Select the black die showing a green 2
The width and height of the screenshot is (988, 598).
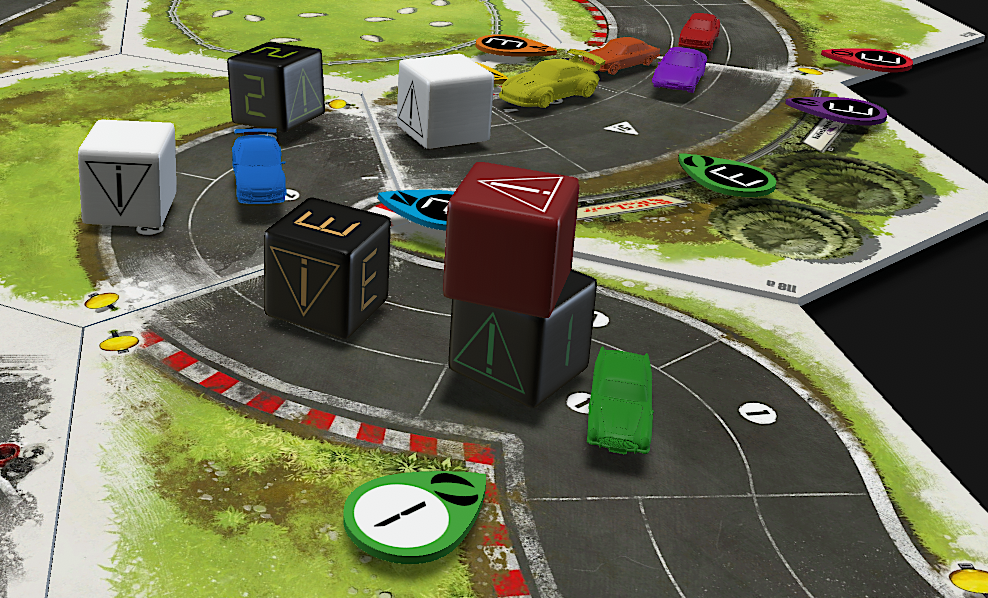coord(274,88)
